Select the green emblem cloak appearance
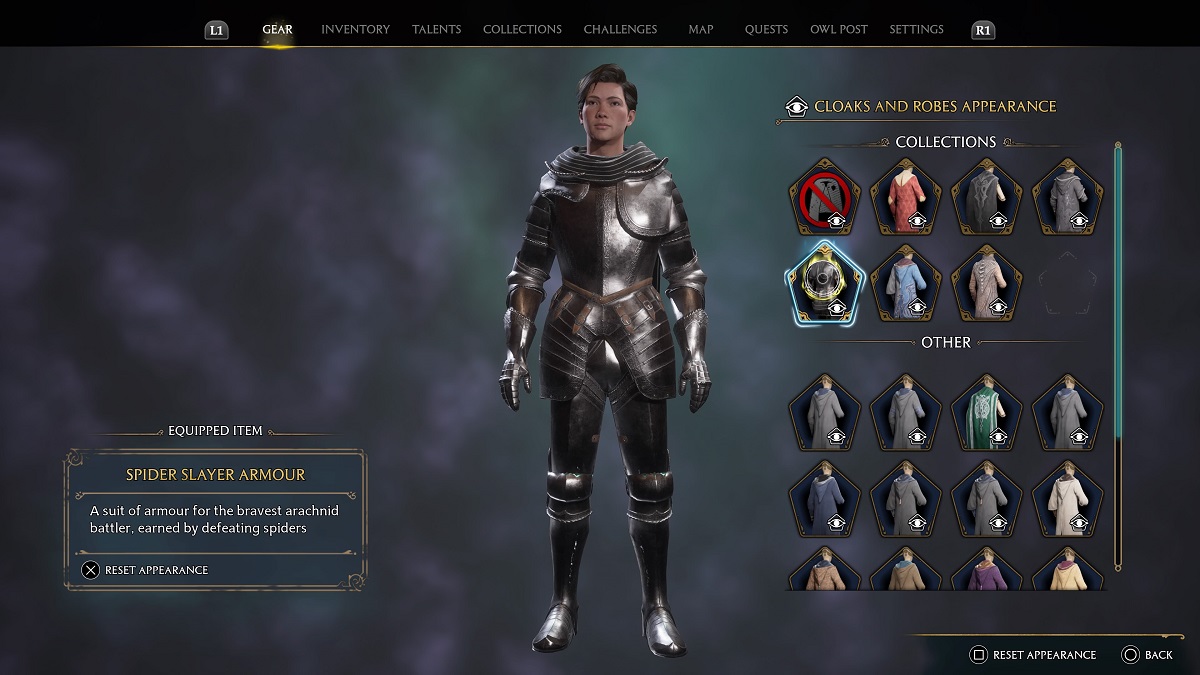 987,411
